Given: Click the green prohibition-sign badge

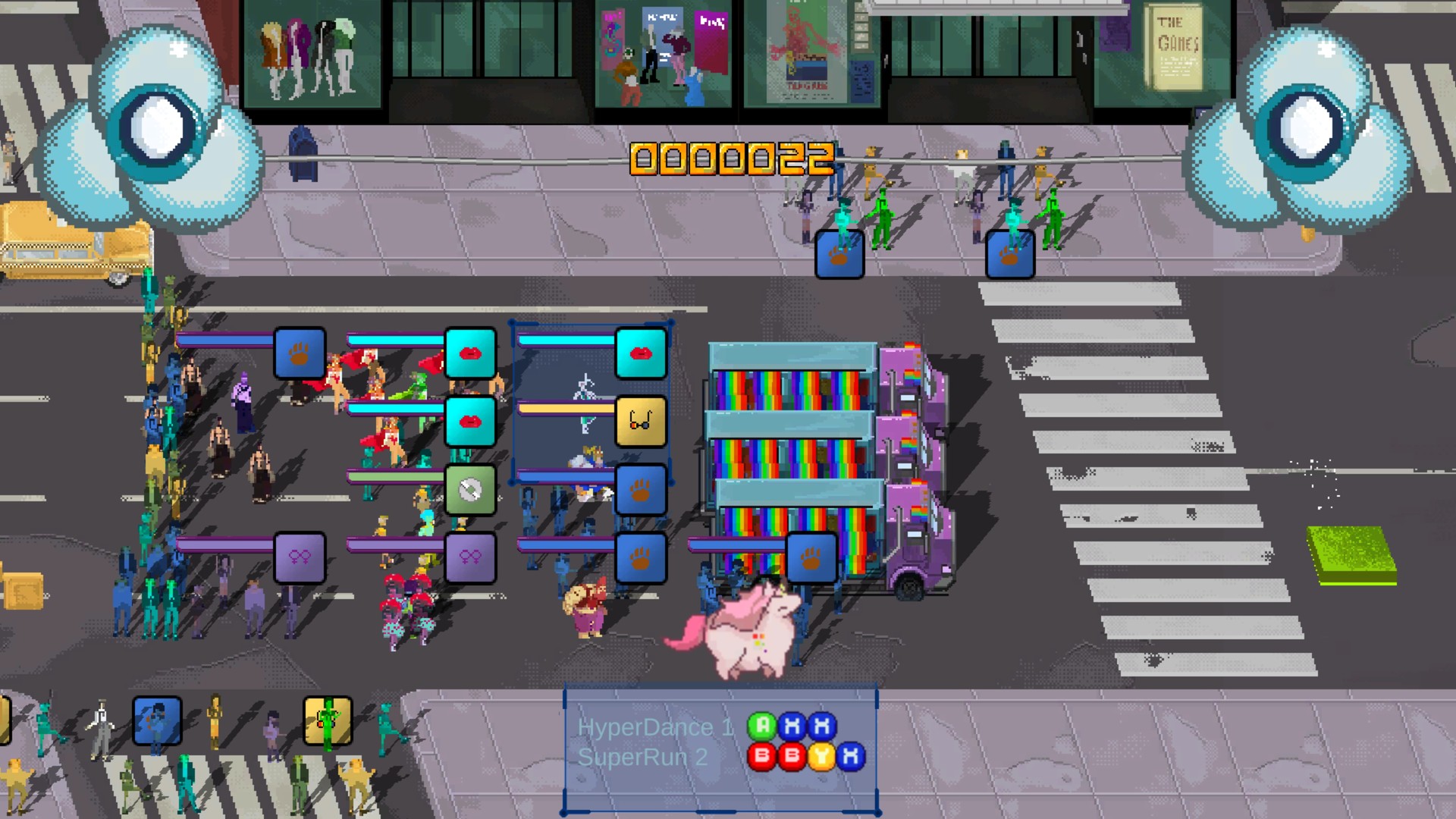Looking at the screenshot, I should [471, 489].
